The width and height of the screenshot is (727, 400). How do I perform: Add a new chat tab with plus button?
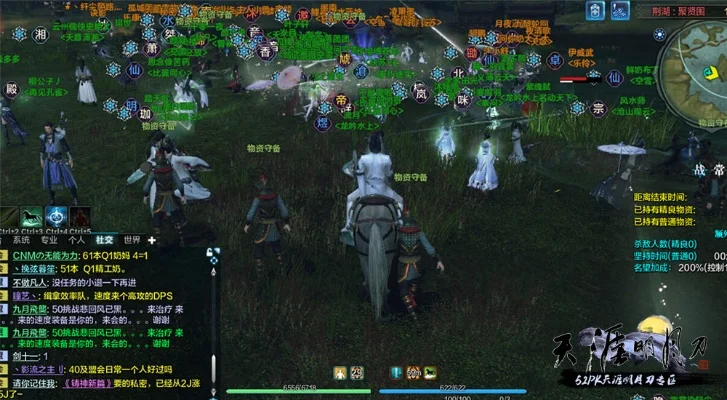(152, 240)
